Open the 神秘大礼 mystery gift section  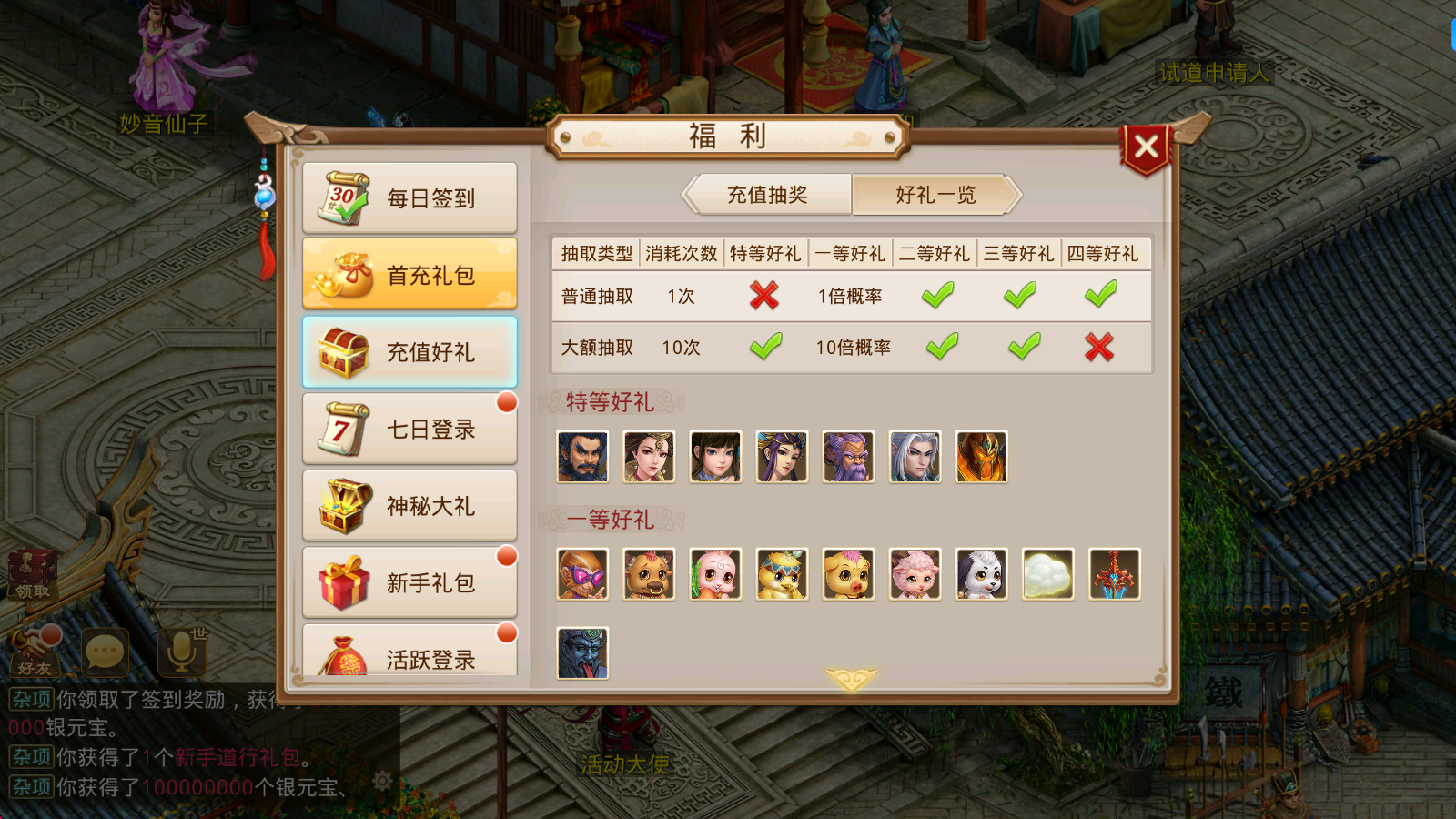coord(409,506)
